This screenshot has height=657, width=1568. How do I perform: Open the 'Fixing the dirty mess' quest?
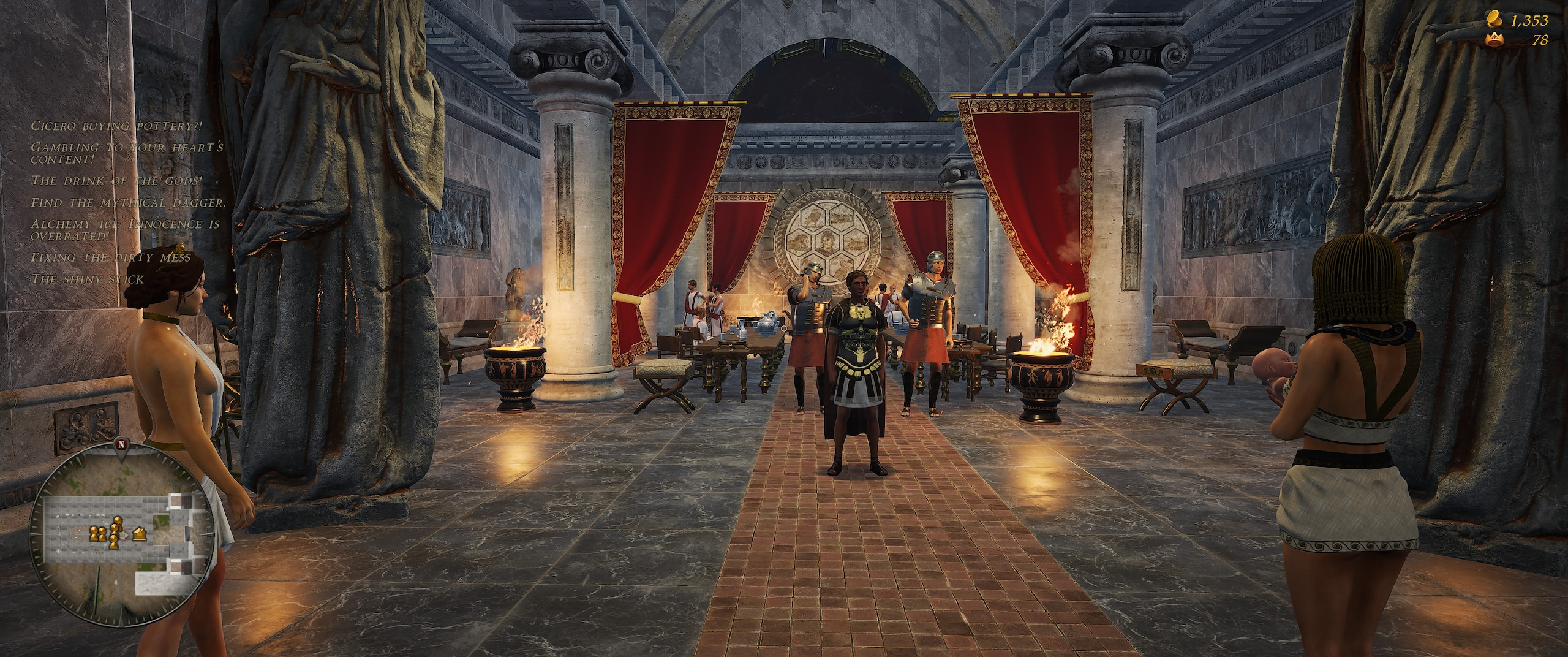111,257
